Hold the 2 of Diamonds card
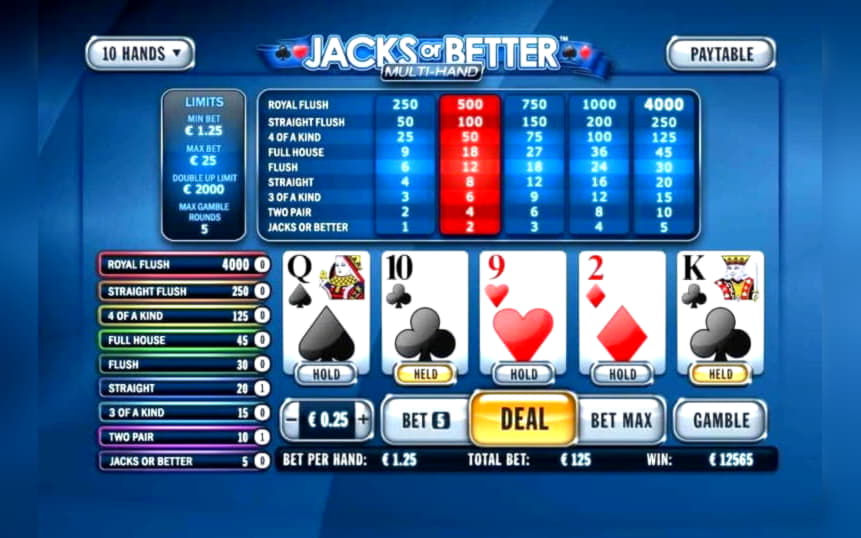The image size is (861, 538). (x=622, y=375)
